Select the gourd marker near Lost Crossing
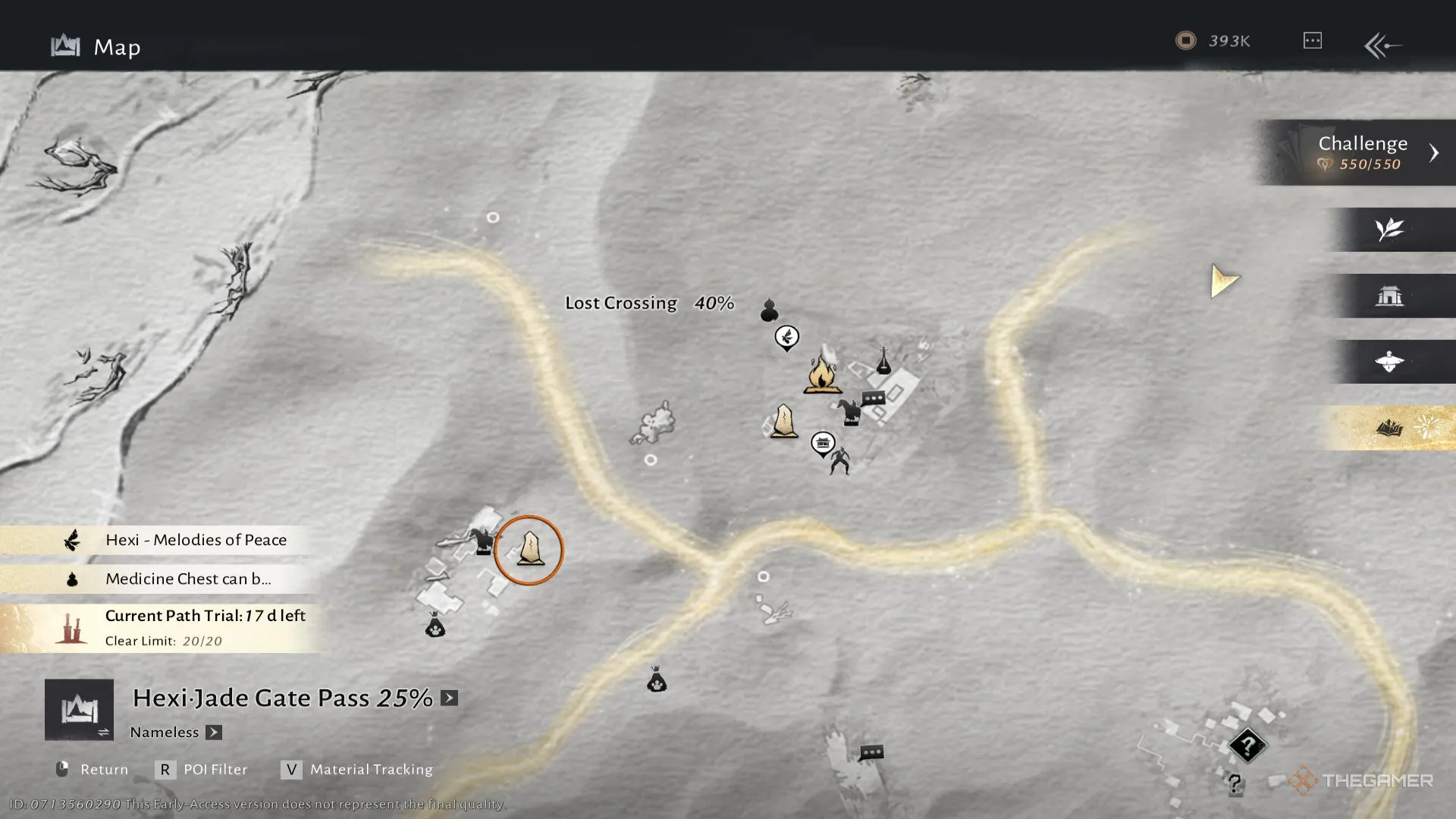Image resolution: width=1456 pixels, height=819 pixels. [769, 309]
